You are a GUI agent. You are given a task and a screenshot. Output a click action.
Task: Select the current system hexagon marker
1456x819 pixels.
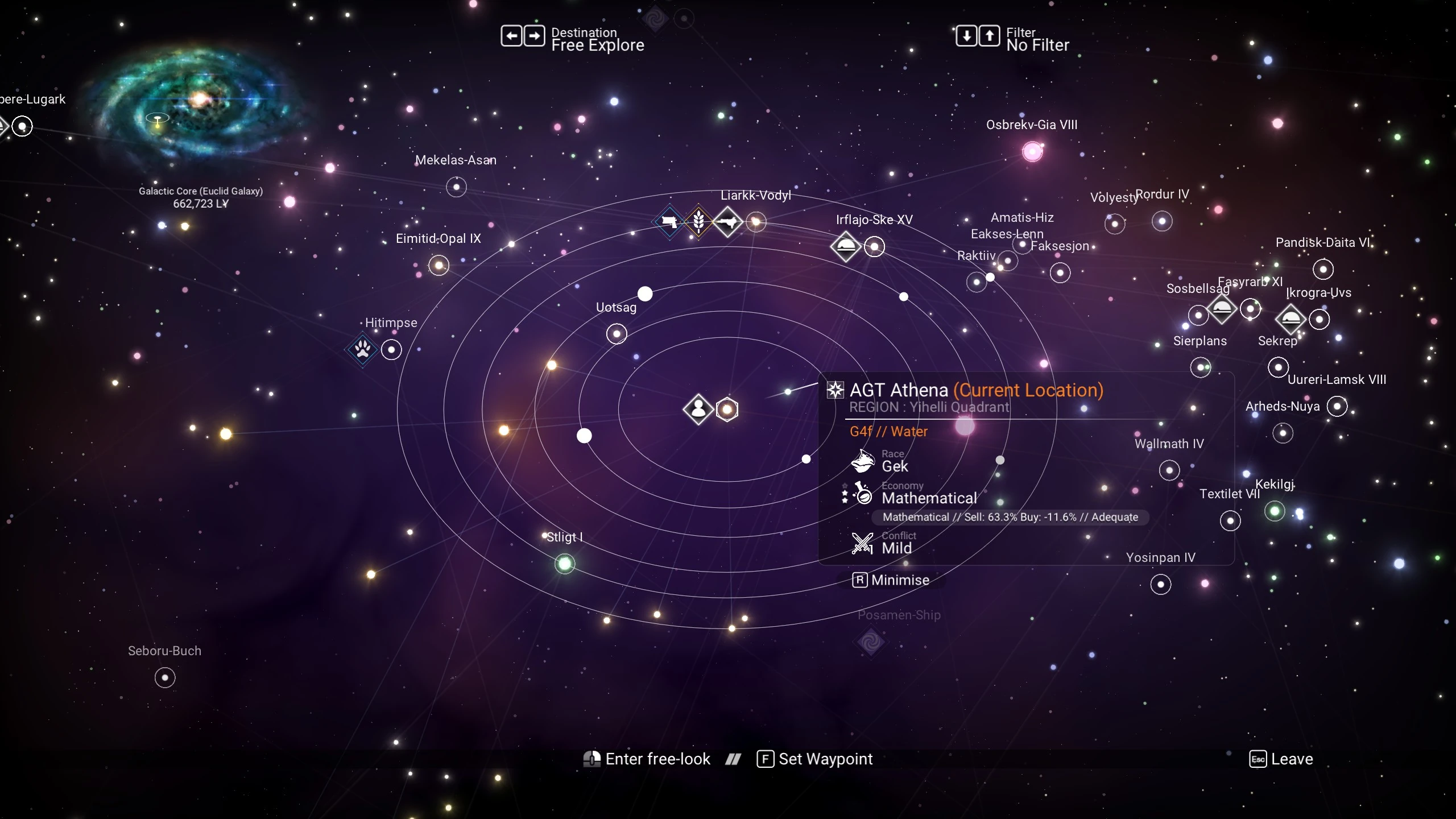tap(727, 409)
